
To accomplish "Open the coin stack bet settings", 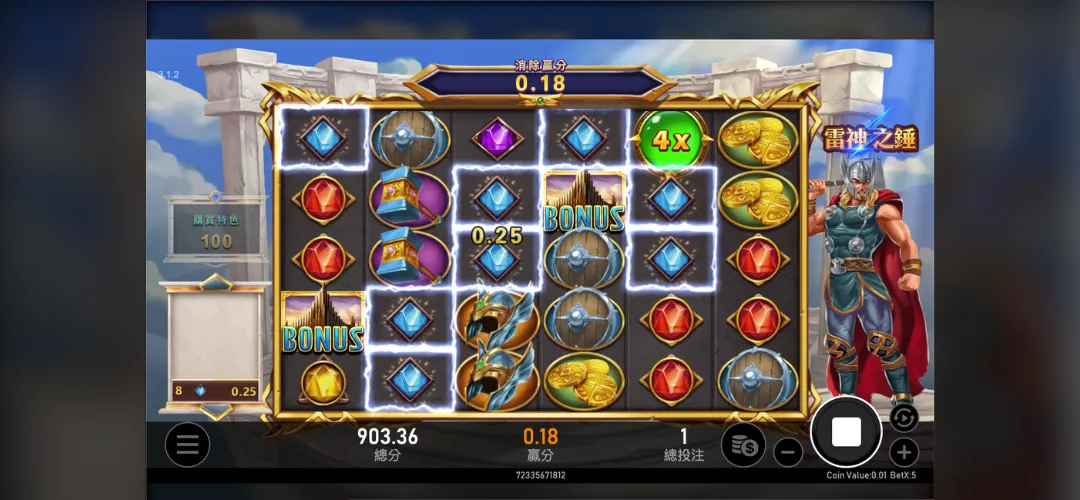I will 743,445.
